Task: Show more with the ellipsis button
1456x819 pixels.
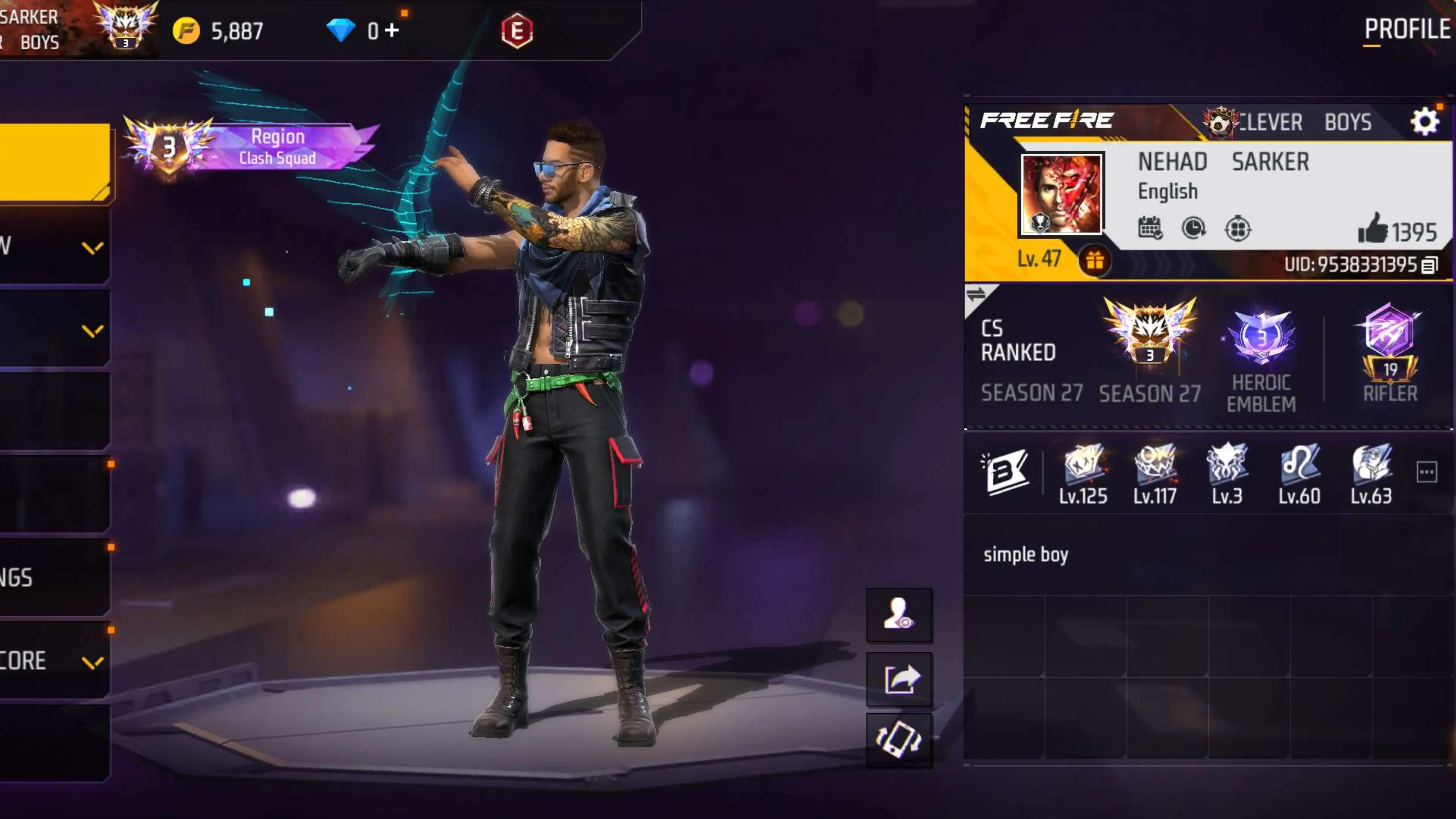Action: click(1427, 472)
